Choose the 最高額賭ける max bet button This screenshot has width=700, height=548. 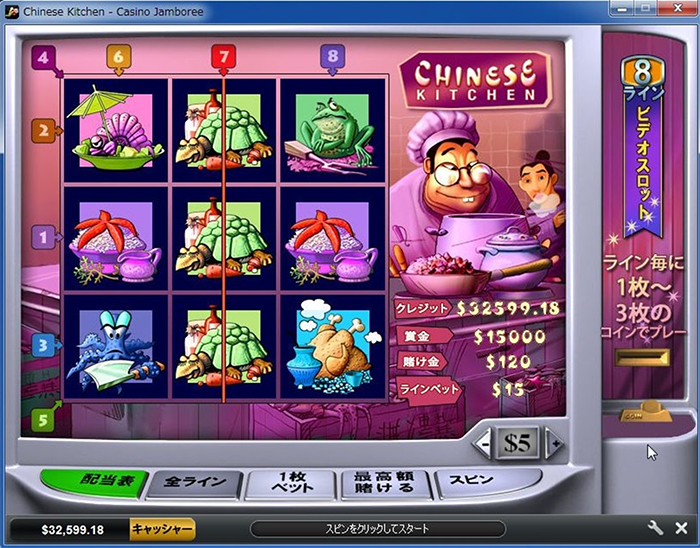[386, 485]
